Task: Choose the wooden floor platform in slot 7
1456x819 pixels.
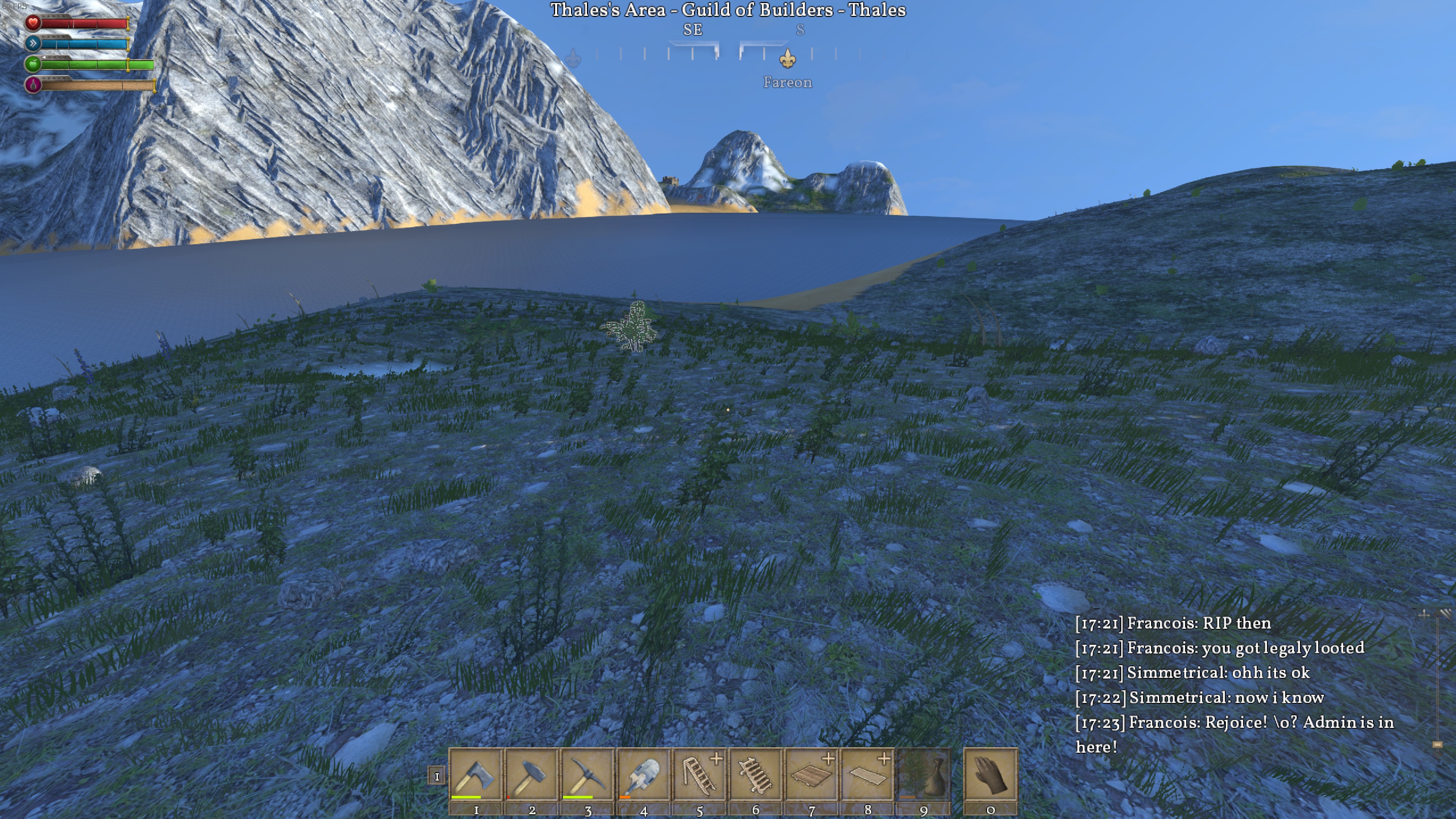Action: (811, 774)
